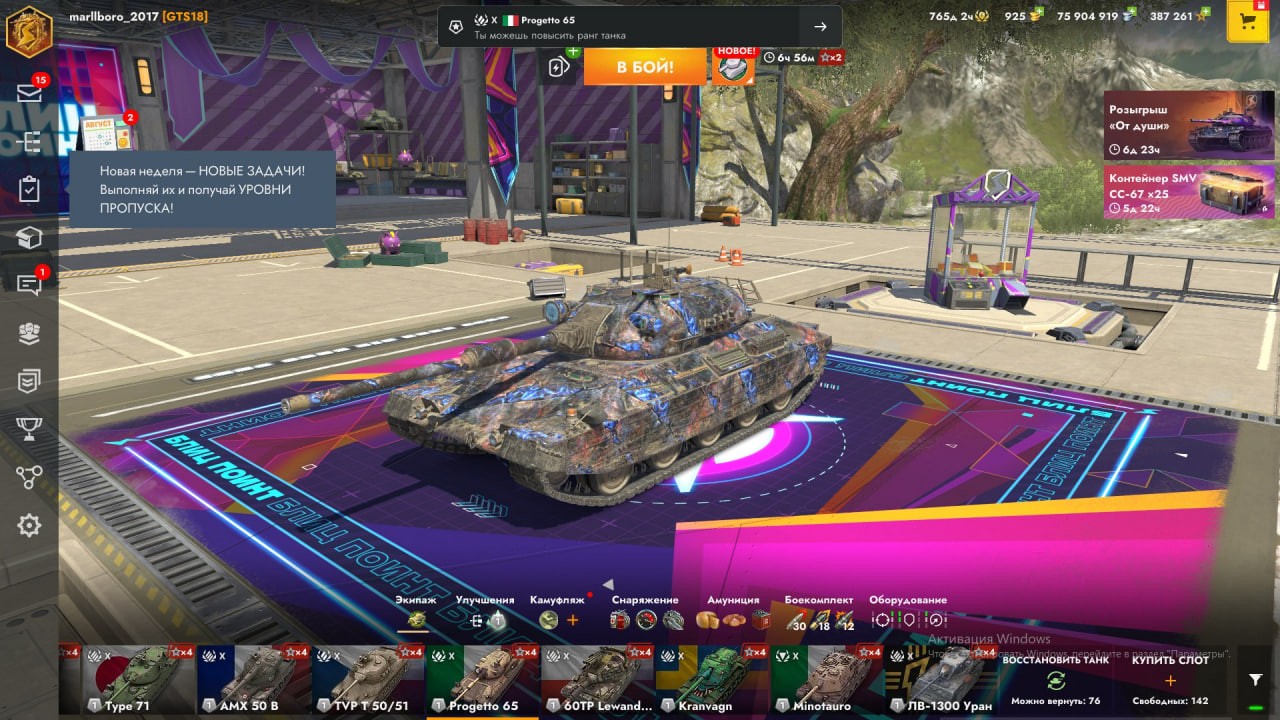This screenshot has height=720, width=1280.
Task: Open the settings gear
Action: pos(29,525)
